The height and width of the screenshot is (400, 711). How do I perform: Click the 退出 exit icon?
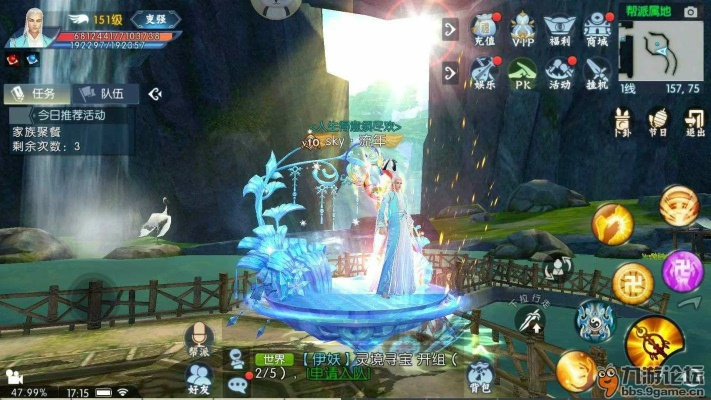pyautogui.click(x=693, y=122)
